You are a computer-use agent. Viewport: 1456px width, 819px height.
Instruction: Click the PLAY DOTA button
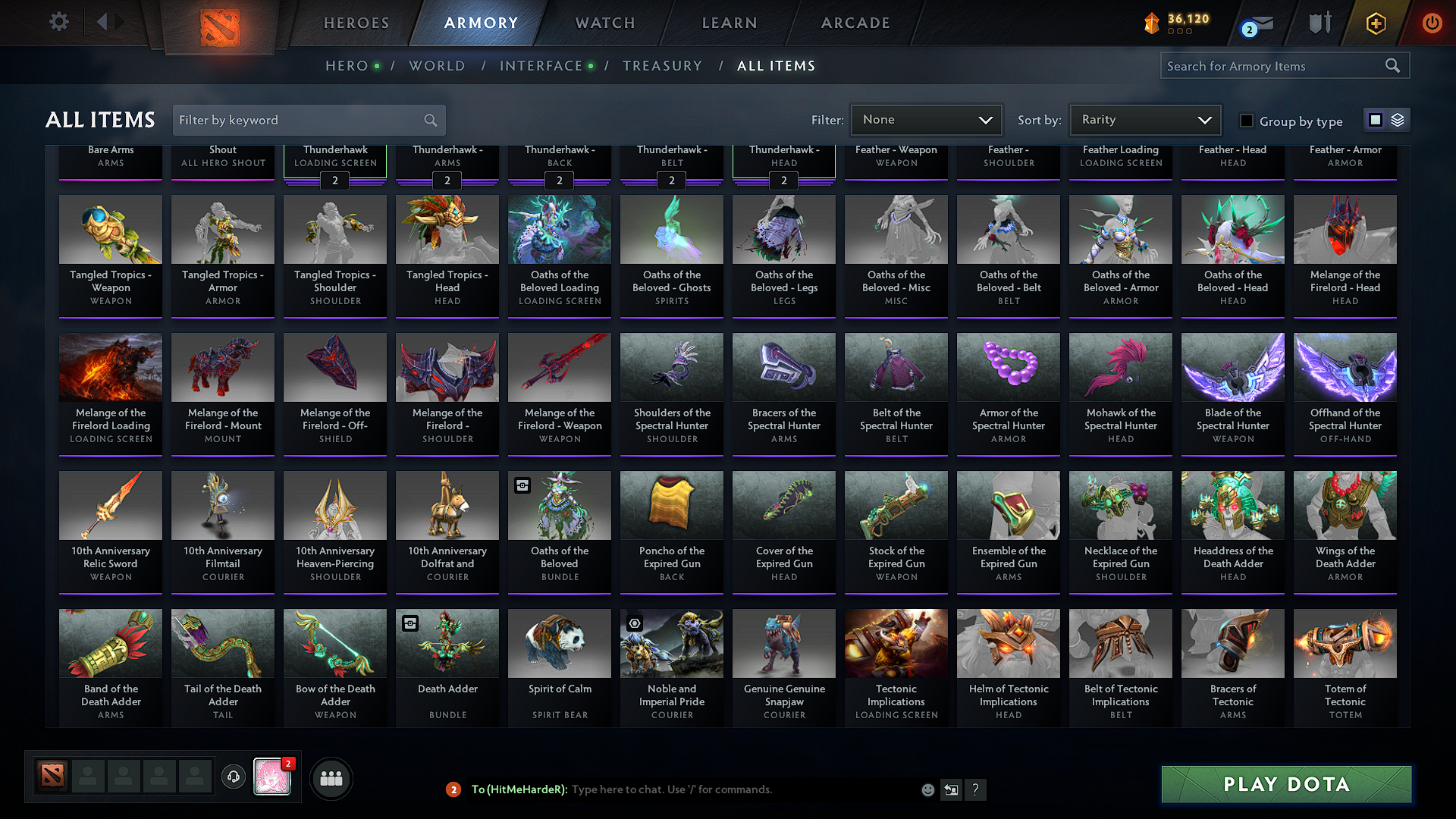coord(1285,784)
